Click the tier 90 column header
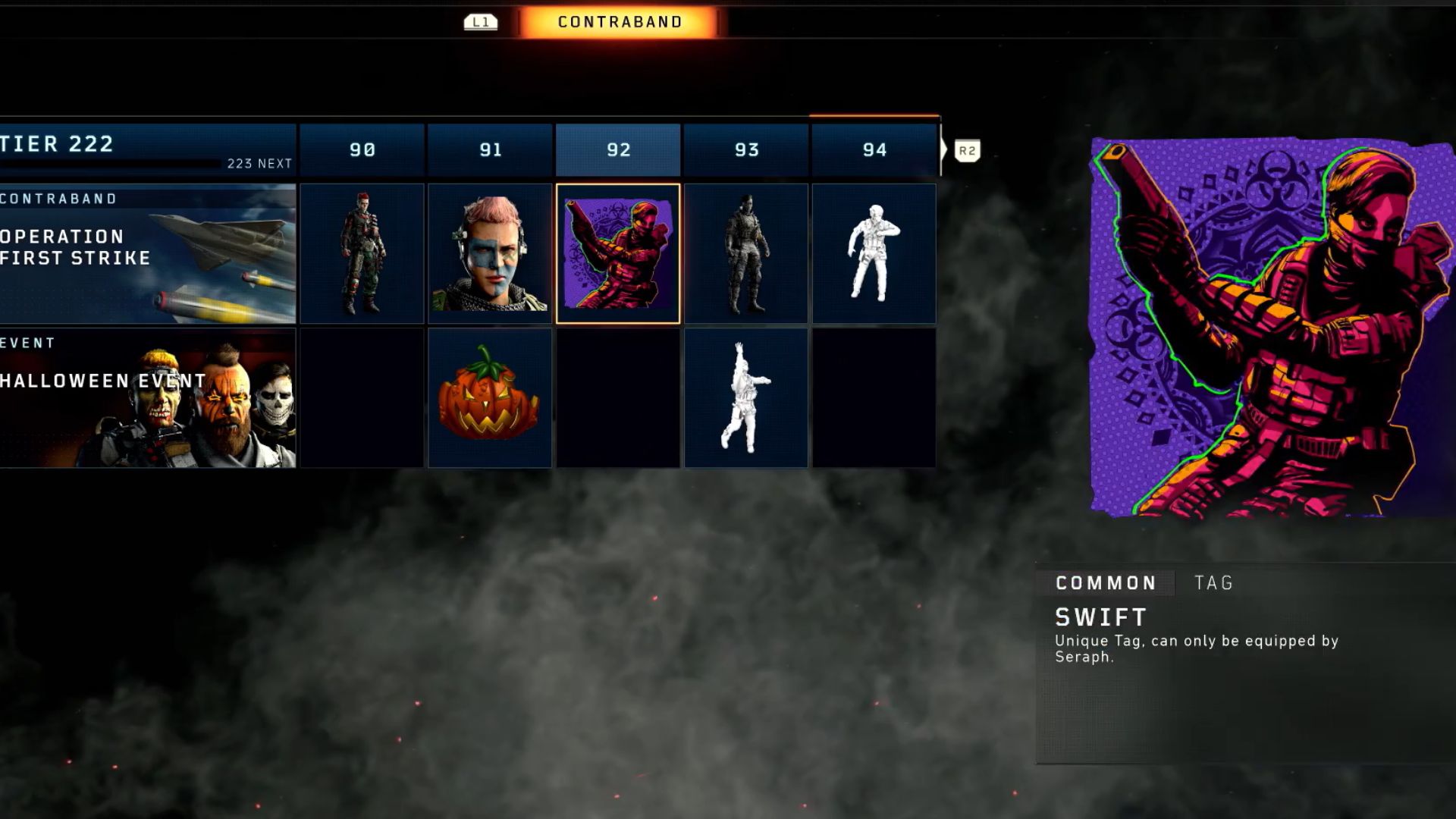This screenshot has width=1456, height=819. tap(362, 149)
